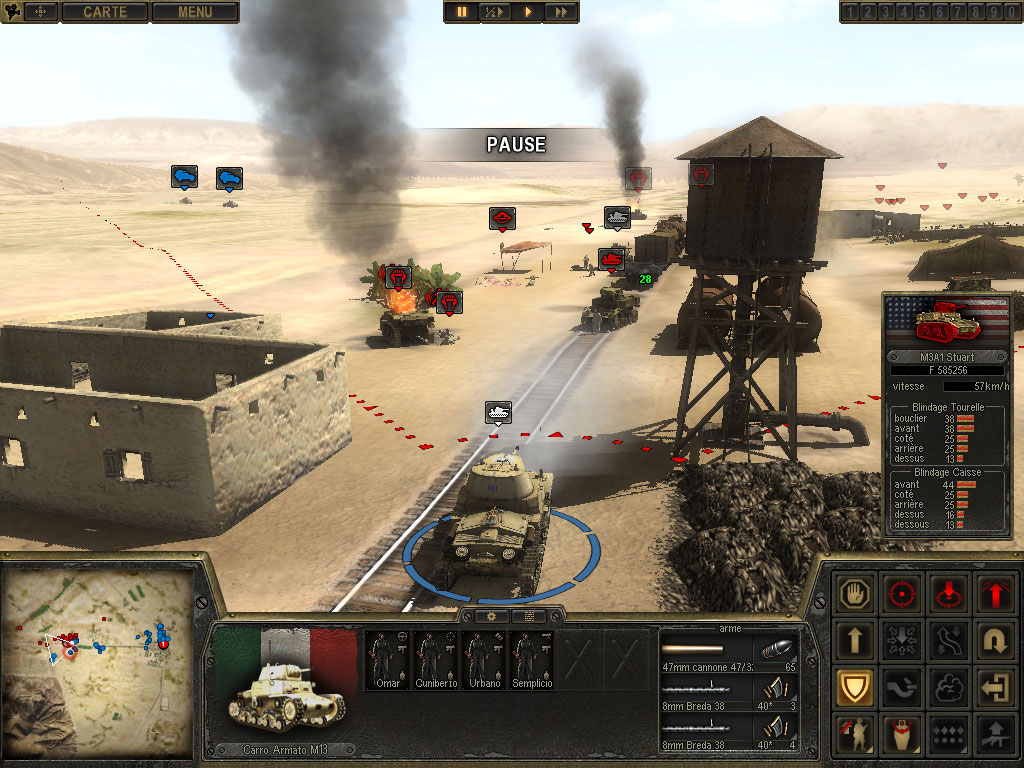Select crew member Omar
This screenshot has height=768, width=1024.
click(386, 660)
